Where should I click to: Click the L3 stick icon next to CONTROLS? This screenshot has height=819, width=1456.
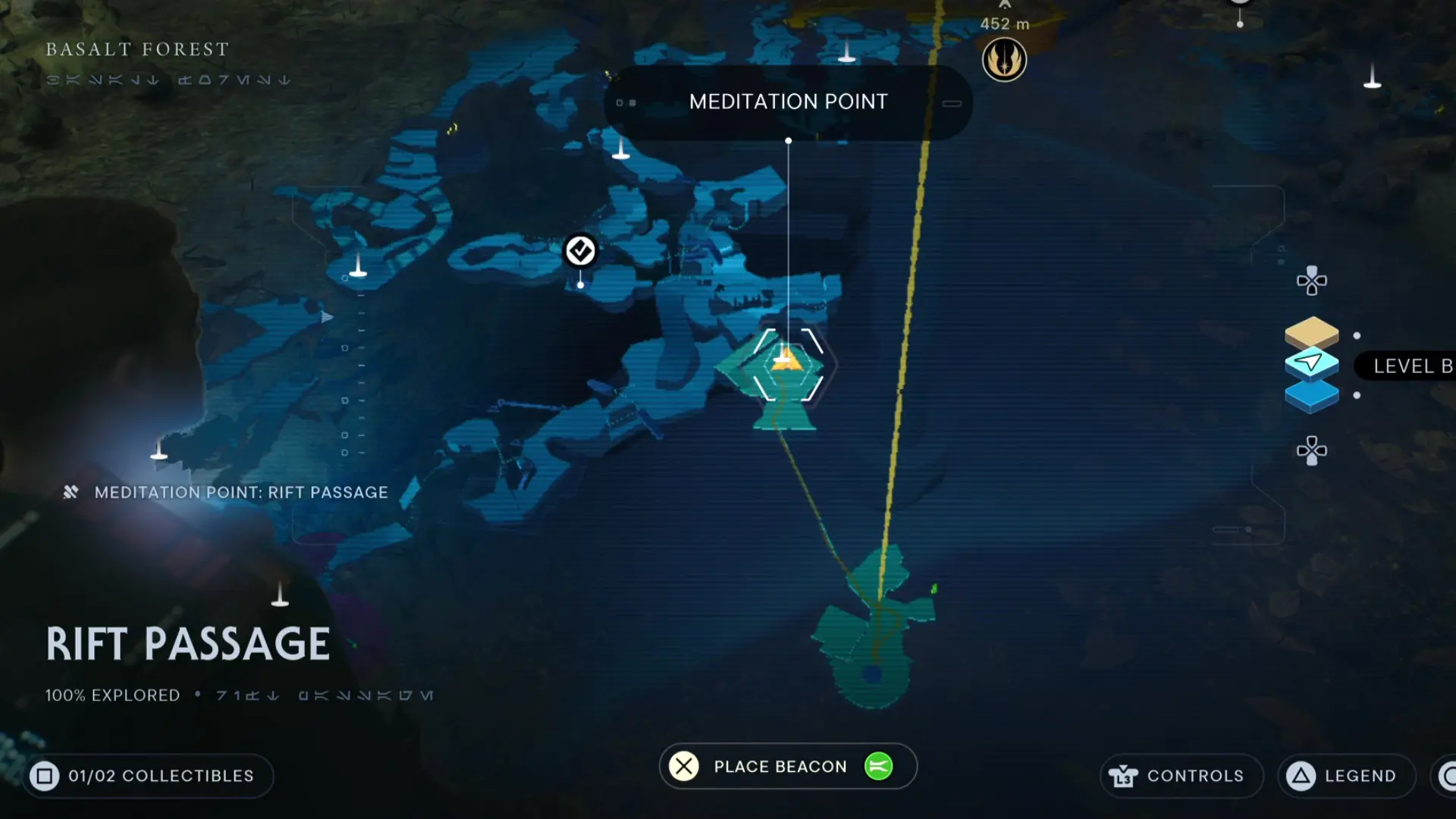coord(1125,776)
